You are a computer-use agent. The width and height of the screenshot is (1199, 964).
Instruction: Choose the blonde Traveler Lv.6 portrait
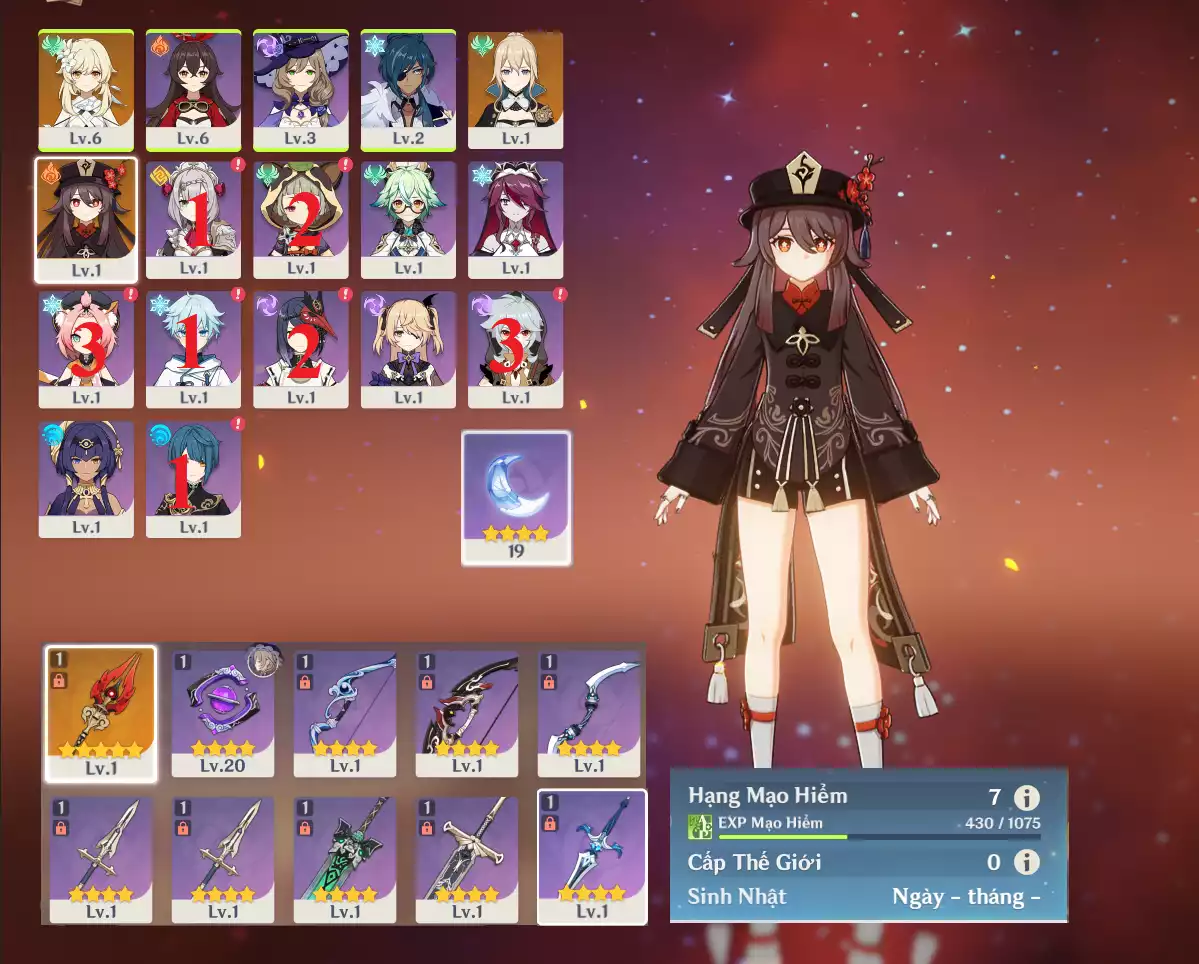[x=86, y=90]
